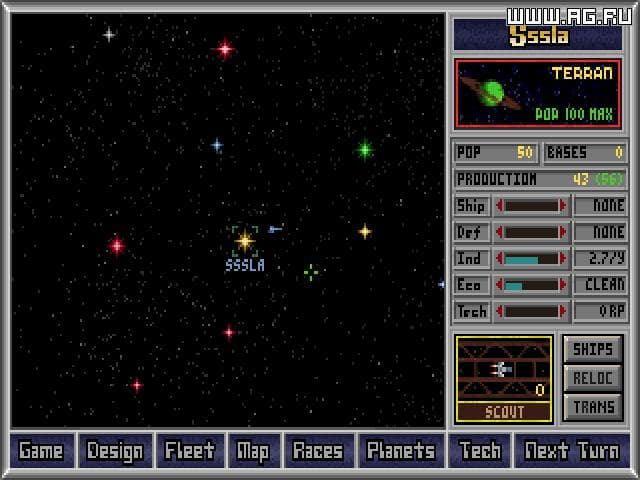
Task: Lock the Ship allocation label
Action: click(471, 206)
